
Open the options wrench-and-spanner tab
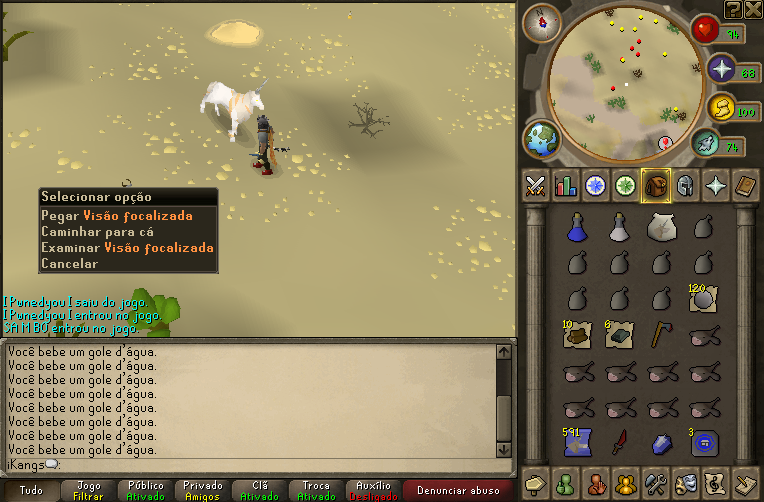pos(656,481)
